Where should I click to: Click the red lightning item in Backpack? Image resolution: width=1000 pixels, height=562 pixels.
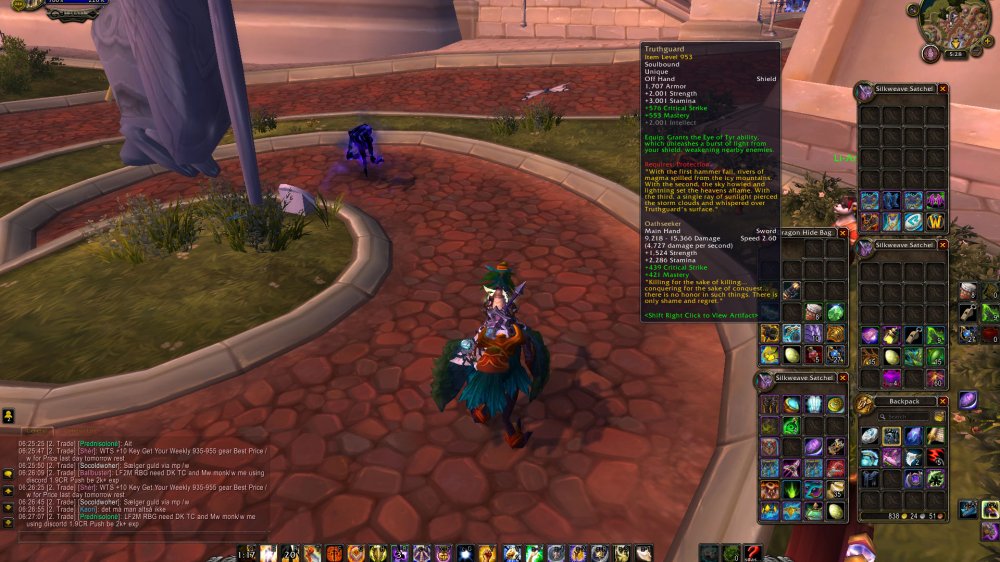935,457
